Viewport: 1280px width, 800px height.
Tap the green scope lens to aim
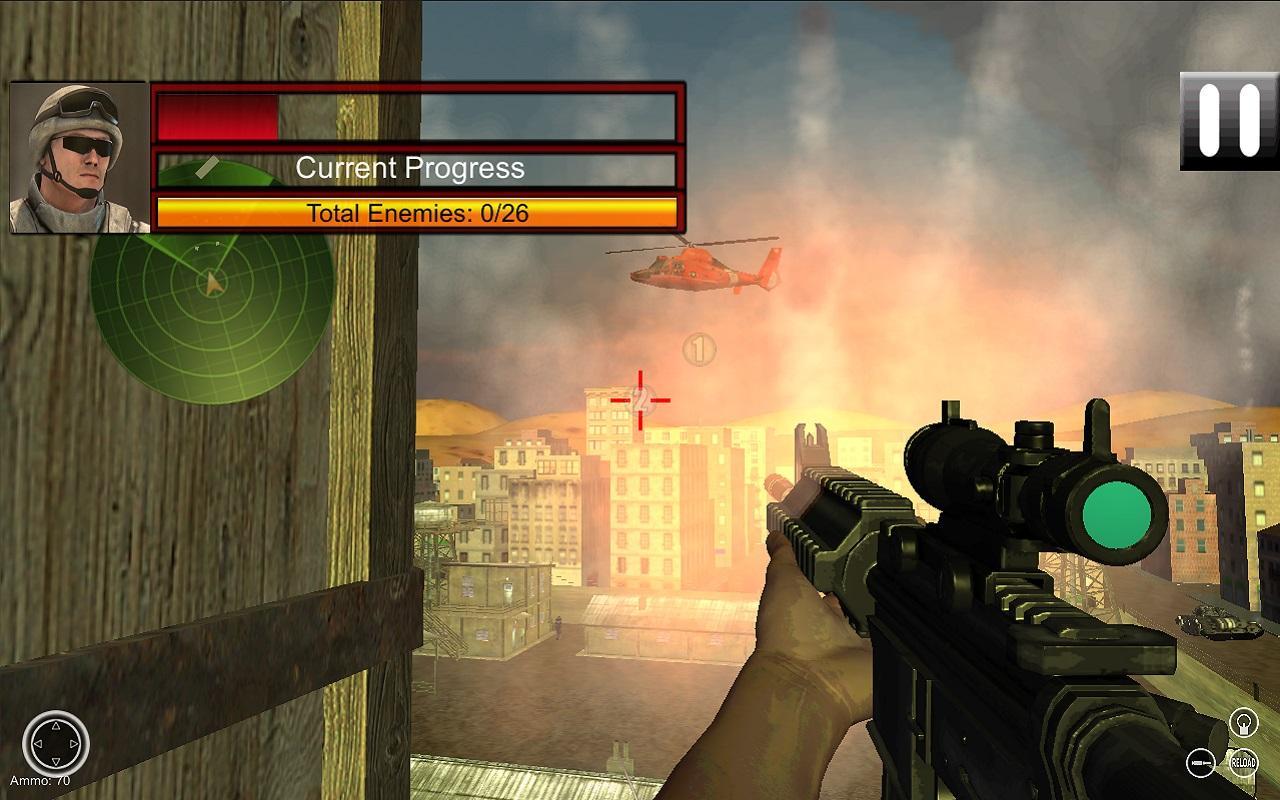(1116, 512)
